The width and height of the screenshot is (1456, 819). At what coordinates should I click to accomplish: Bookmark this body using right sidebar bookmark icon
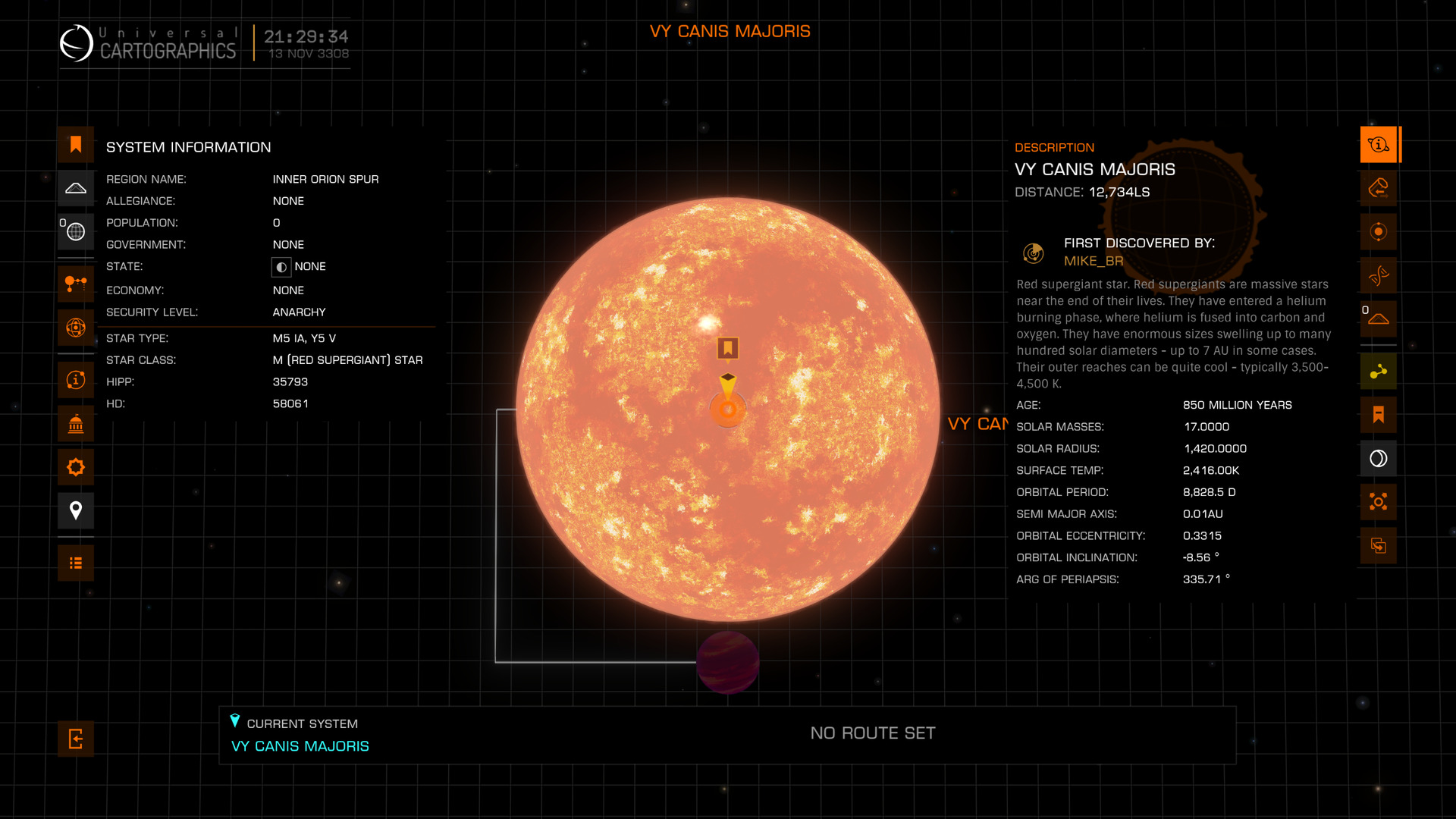tap(1378, 415)
